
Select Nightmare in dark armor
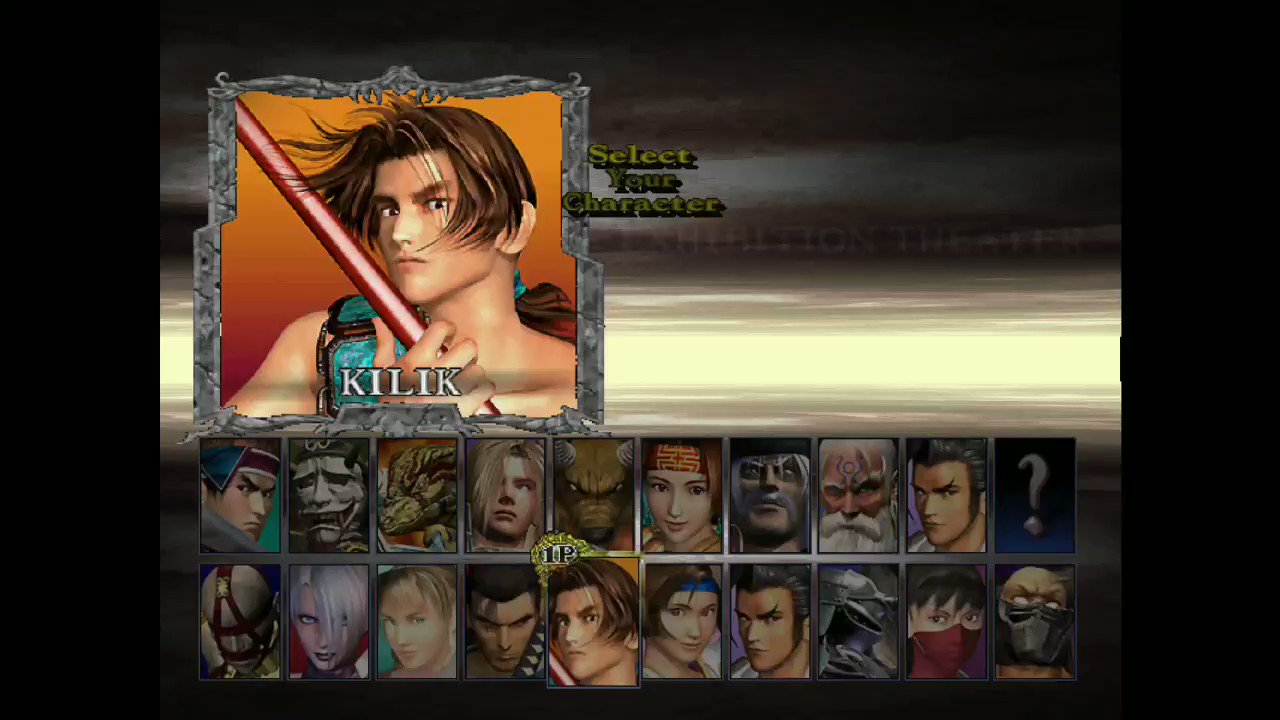tap(856, 620)
